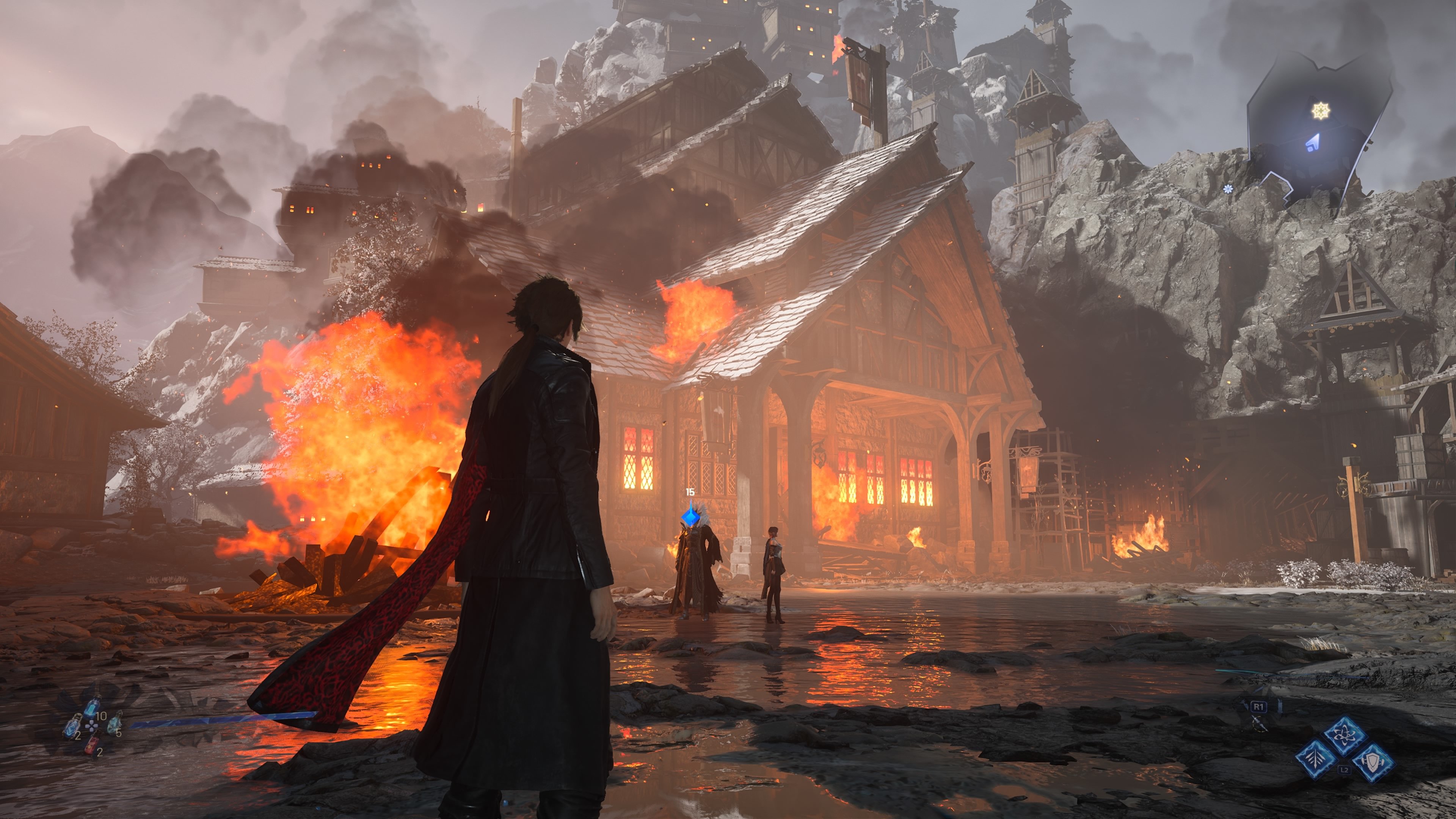Select the blue rune flask showing 2

point(72,726)
